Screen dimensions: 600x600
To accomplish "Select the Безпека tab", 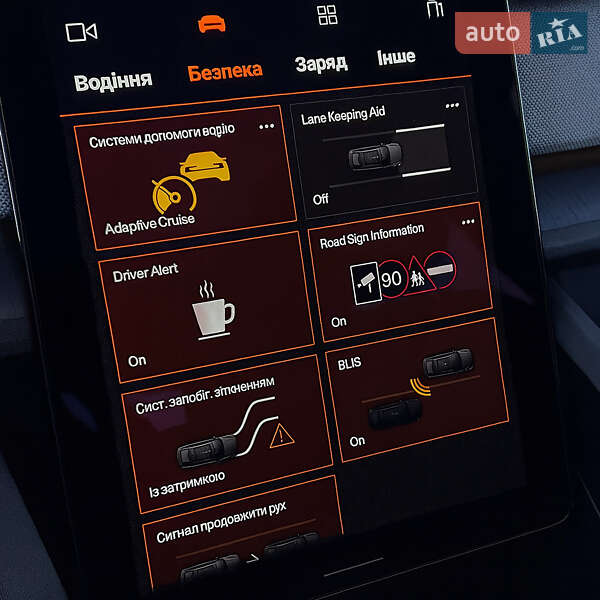I will tap(225, 71).
